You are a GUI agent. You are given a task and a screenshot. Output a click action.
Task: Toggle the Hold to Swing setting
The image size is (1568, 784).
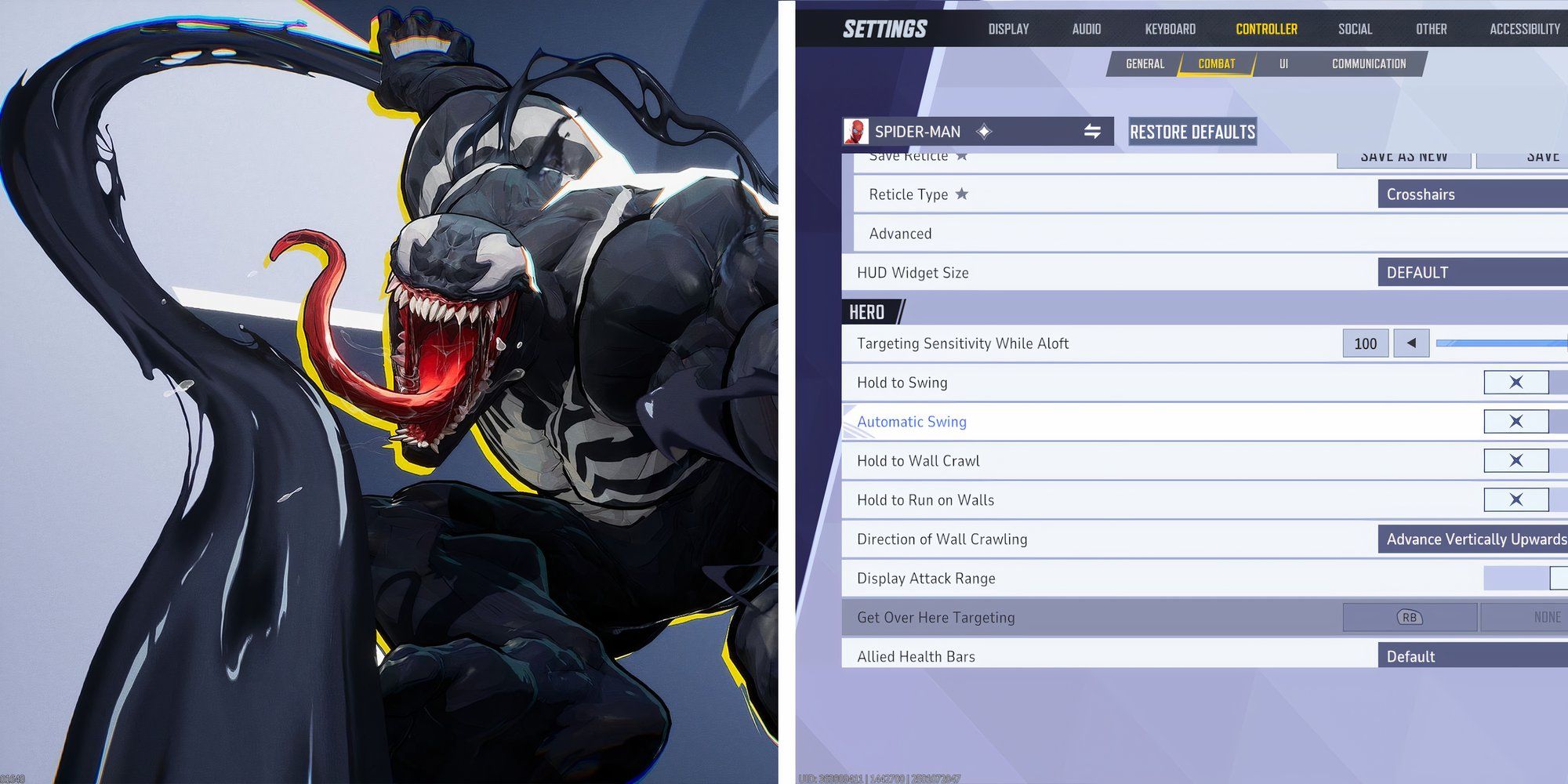[1516, 382]
